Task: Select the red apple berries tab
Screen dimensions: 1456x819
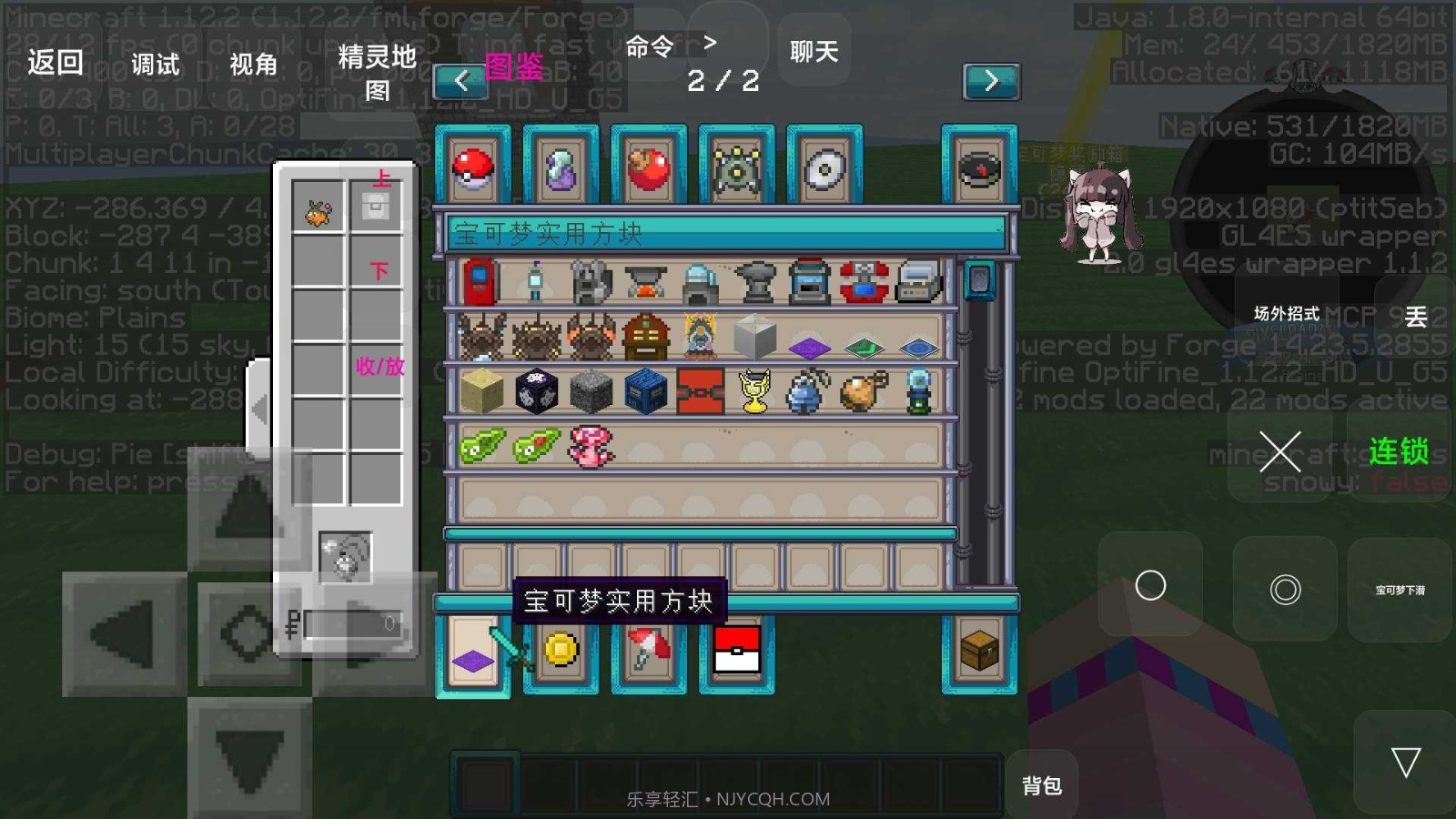Action: pyautogui.click(x=646, y=168)
